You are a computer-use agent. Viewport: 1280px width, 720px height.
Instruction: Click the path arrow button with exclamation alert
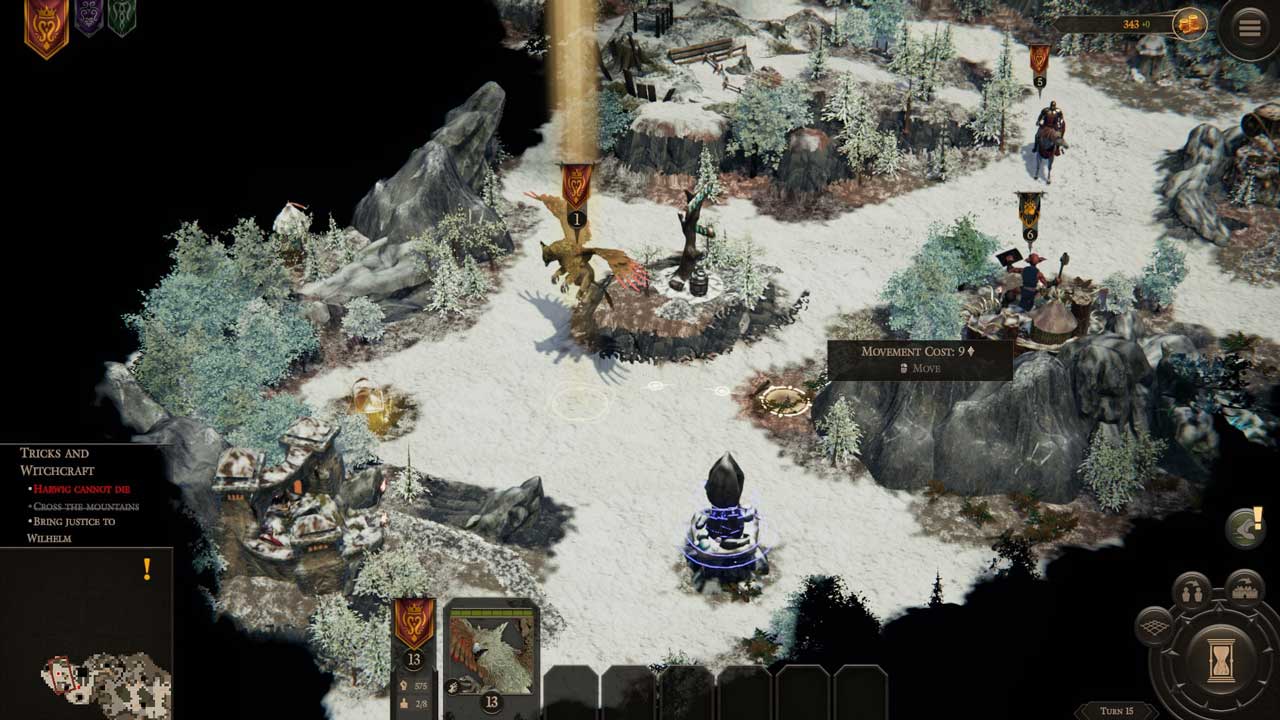click(x=1245, y=530)
